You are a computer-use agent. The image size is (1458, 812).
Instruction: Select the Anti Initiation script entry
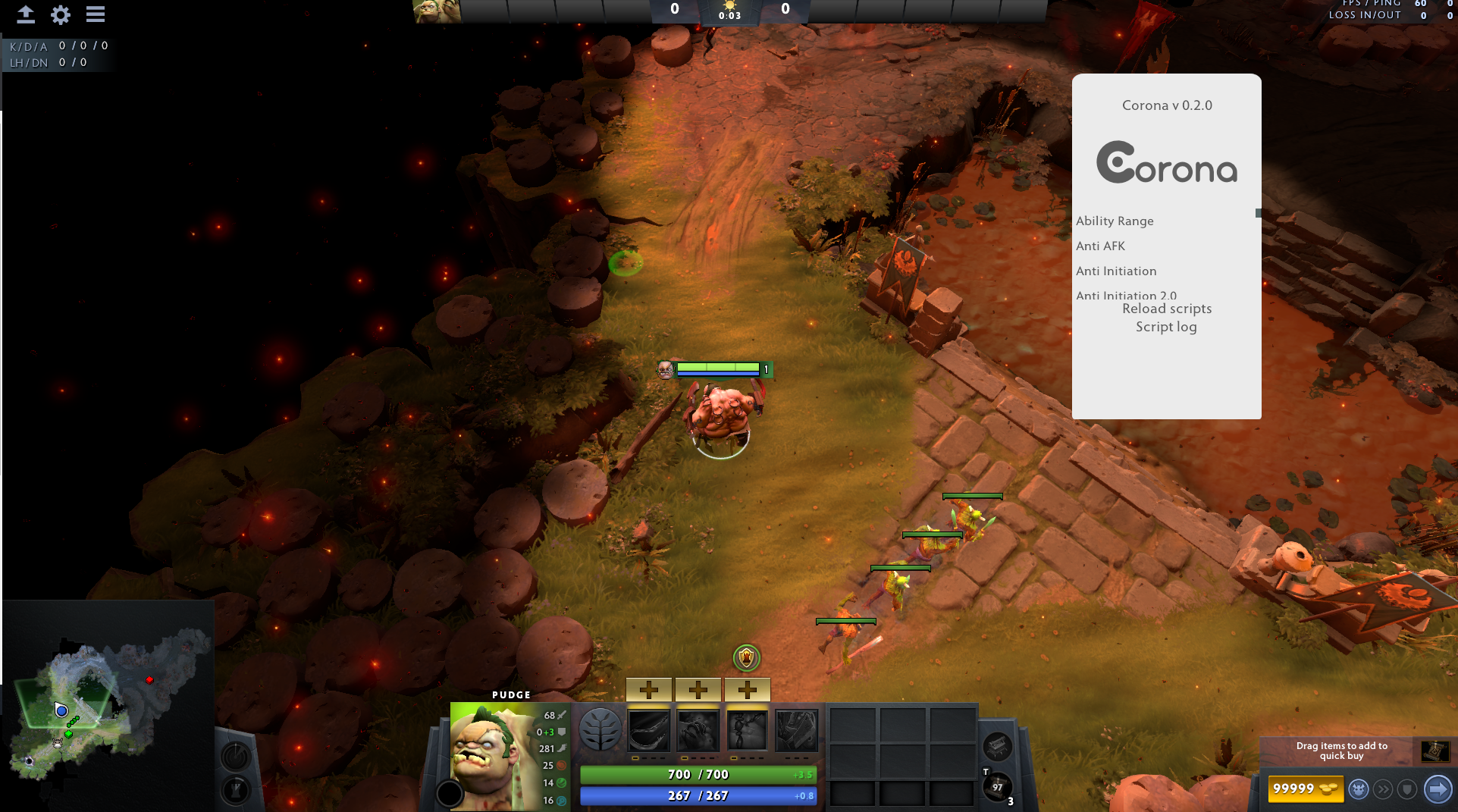click(x=1116, y=271)
